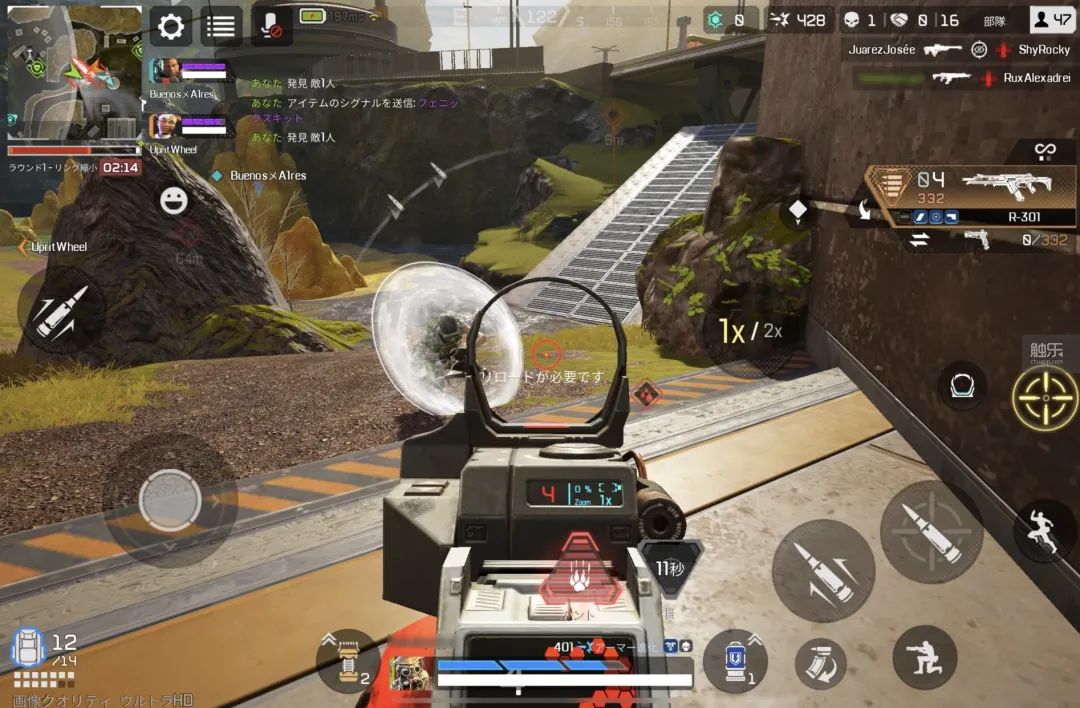The image size is (1080, 708).
Task: Tap the diamond ping button
Action: click(x=798, y=211)
